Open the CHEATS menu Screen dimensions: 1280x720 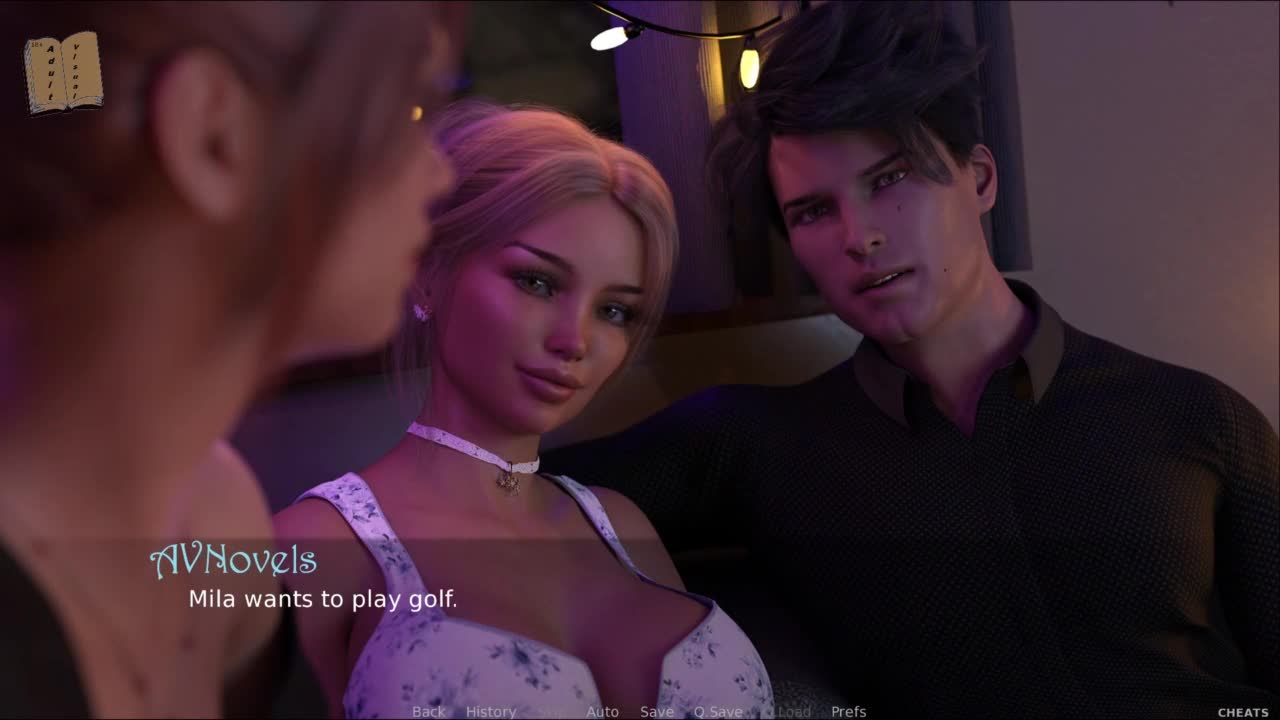1243,712
